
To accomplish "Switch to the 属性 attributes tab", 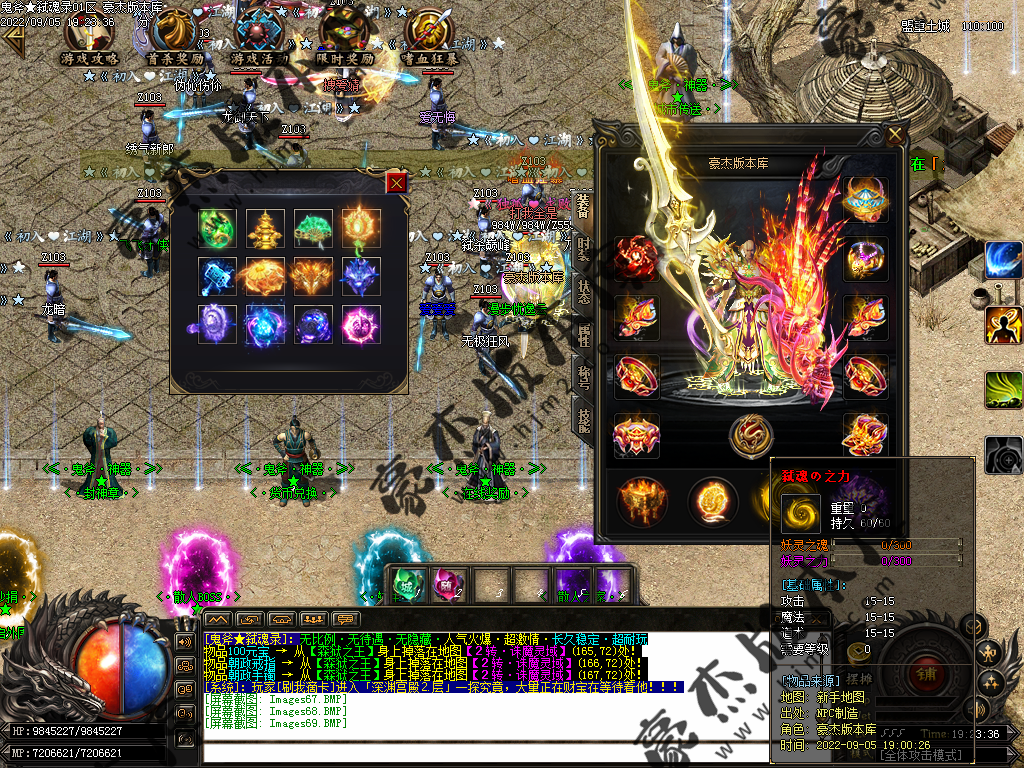I will [x=583, y=336].
